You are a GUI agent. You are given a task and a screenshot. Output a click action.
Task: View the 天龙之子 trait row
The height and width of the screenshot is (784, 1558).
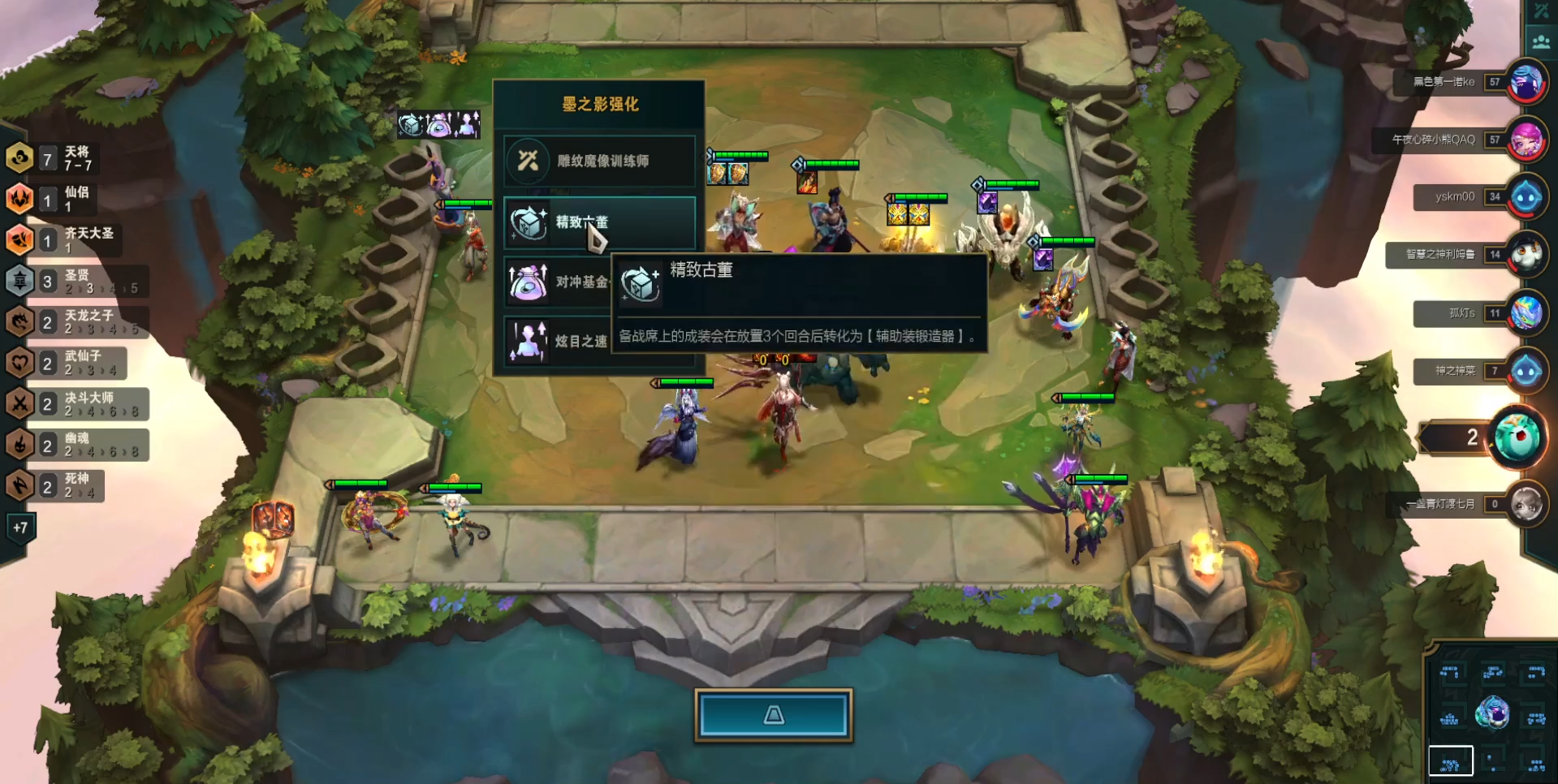77,322
